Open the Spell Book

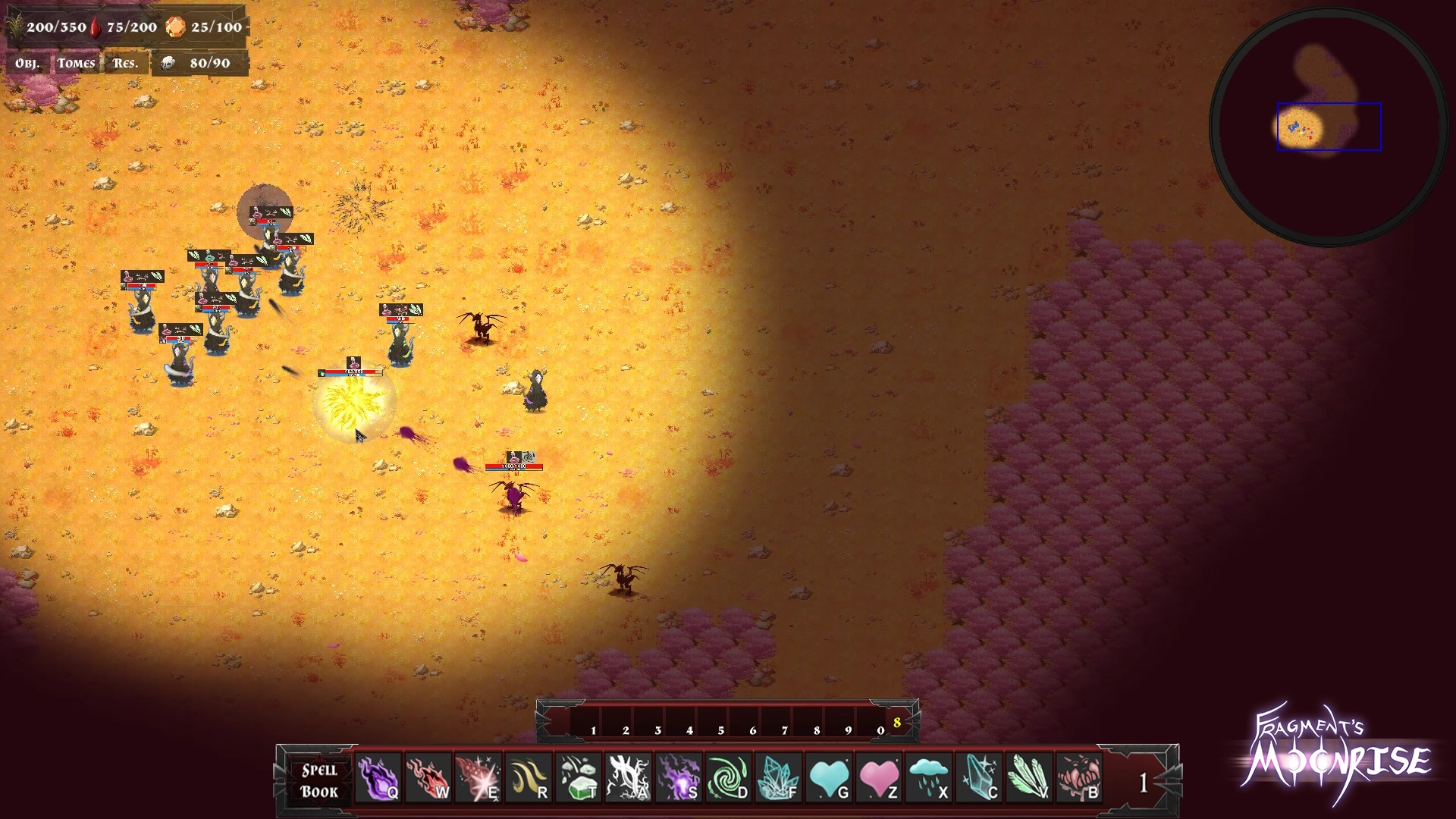click(x=319, y=780)
